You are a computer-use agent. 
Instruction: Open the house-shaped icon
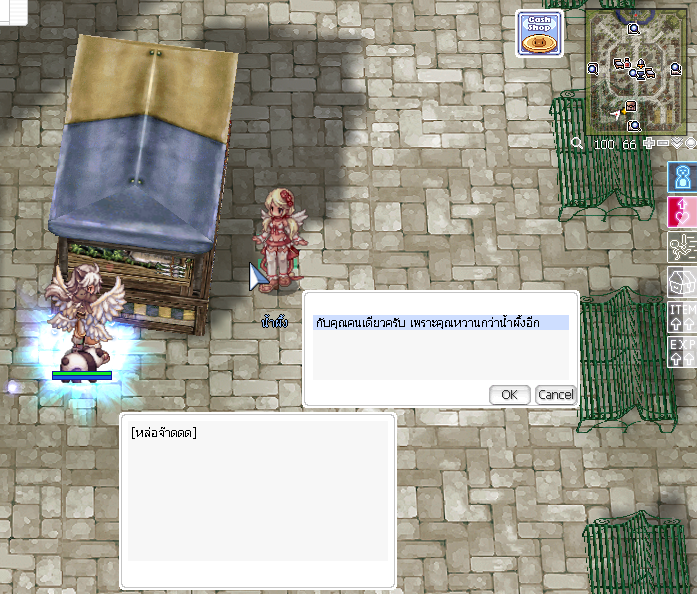tap(682, 282)
